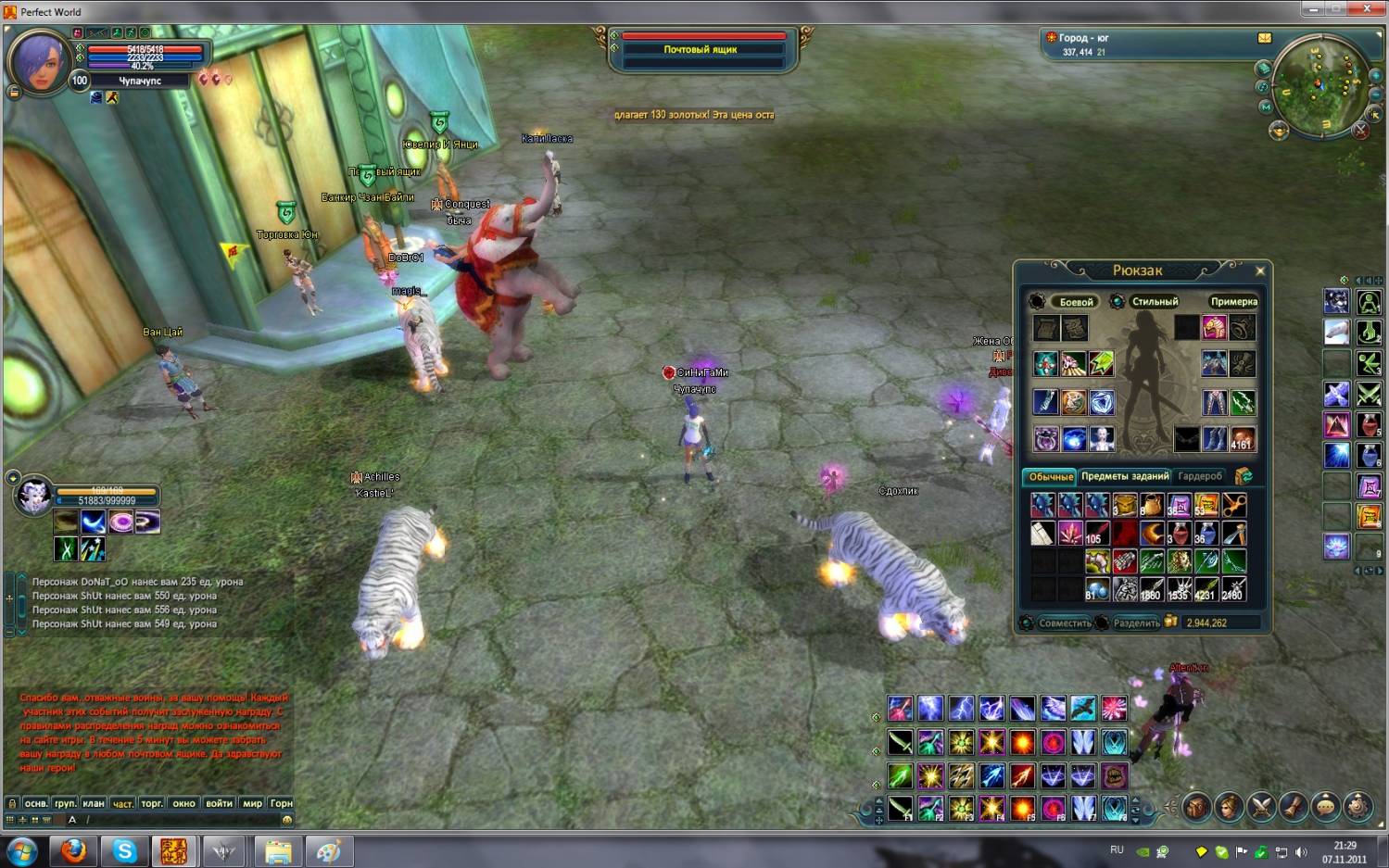Select the Стильный equipment mode

click(1154, 302)
